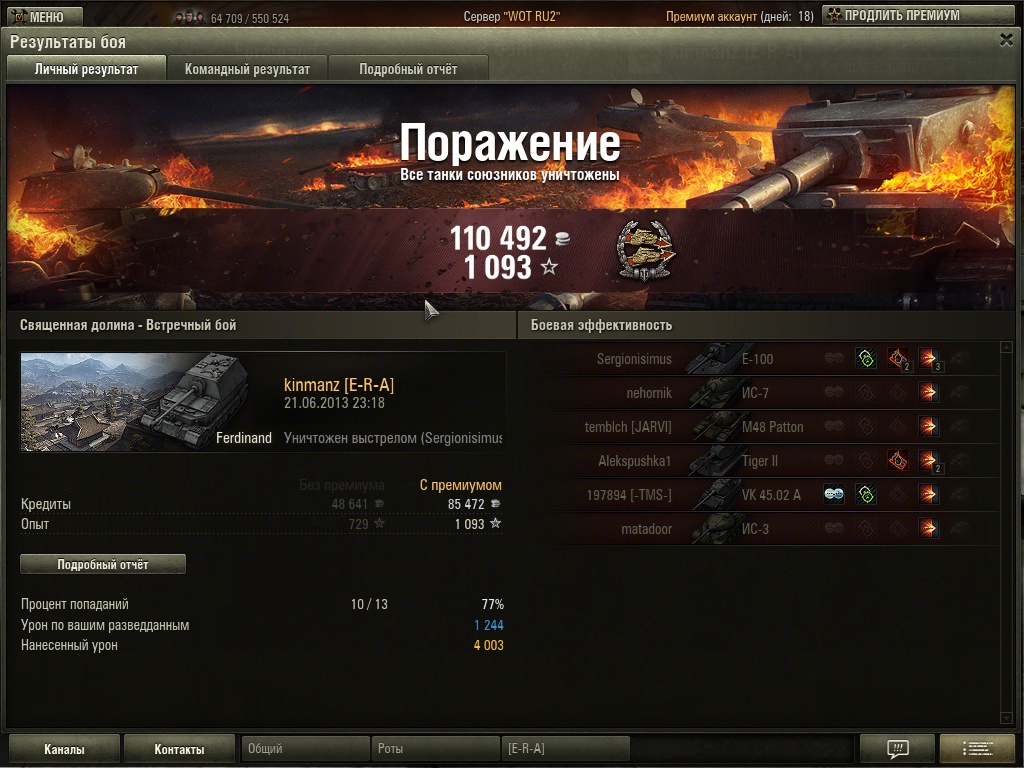Open the Каналы channels panel
The image size is (1024, 768).
click(x=64, y=749)
